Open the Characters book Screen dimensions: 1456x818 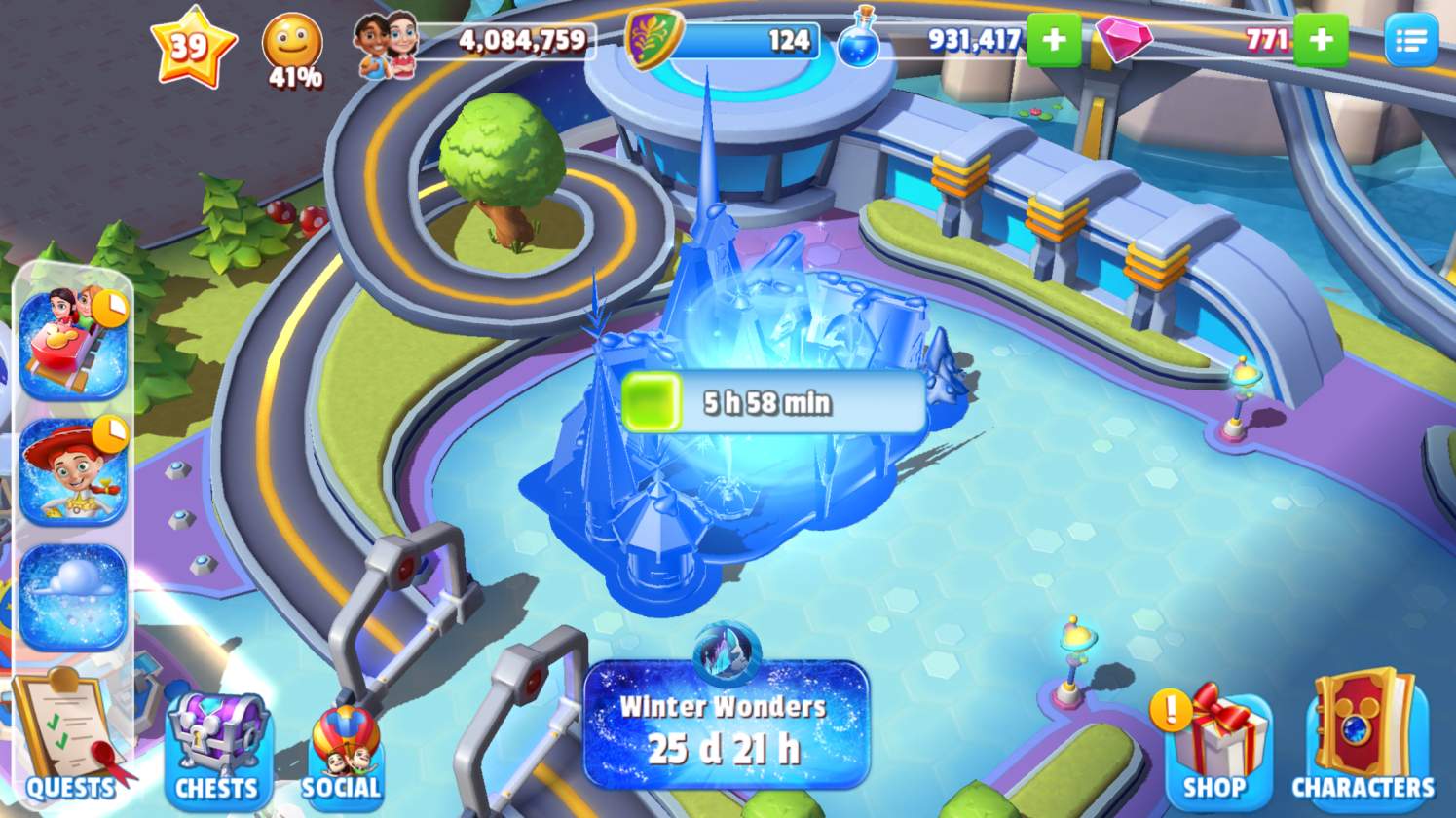coord(1363,736)
